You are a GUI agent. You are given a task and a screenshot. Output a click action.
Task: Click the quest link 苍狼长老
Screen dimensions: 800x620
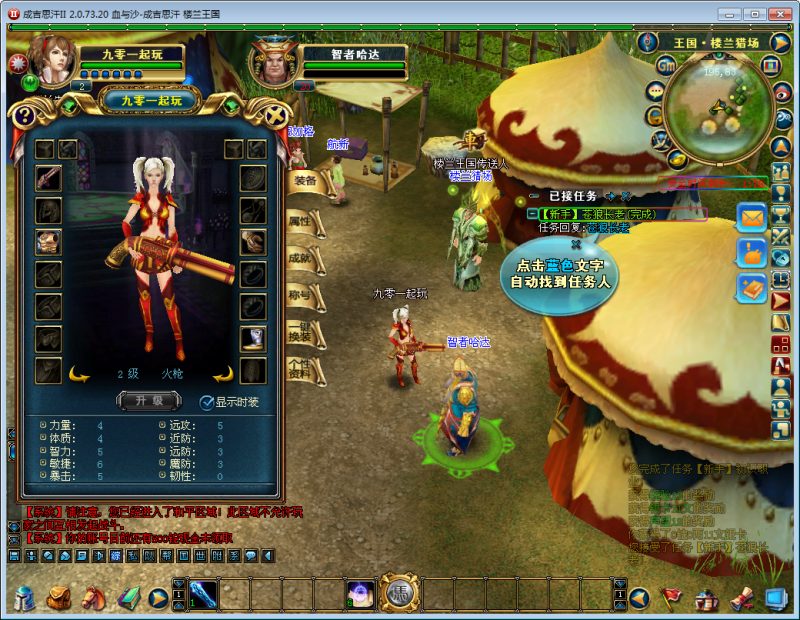(608, 228)
